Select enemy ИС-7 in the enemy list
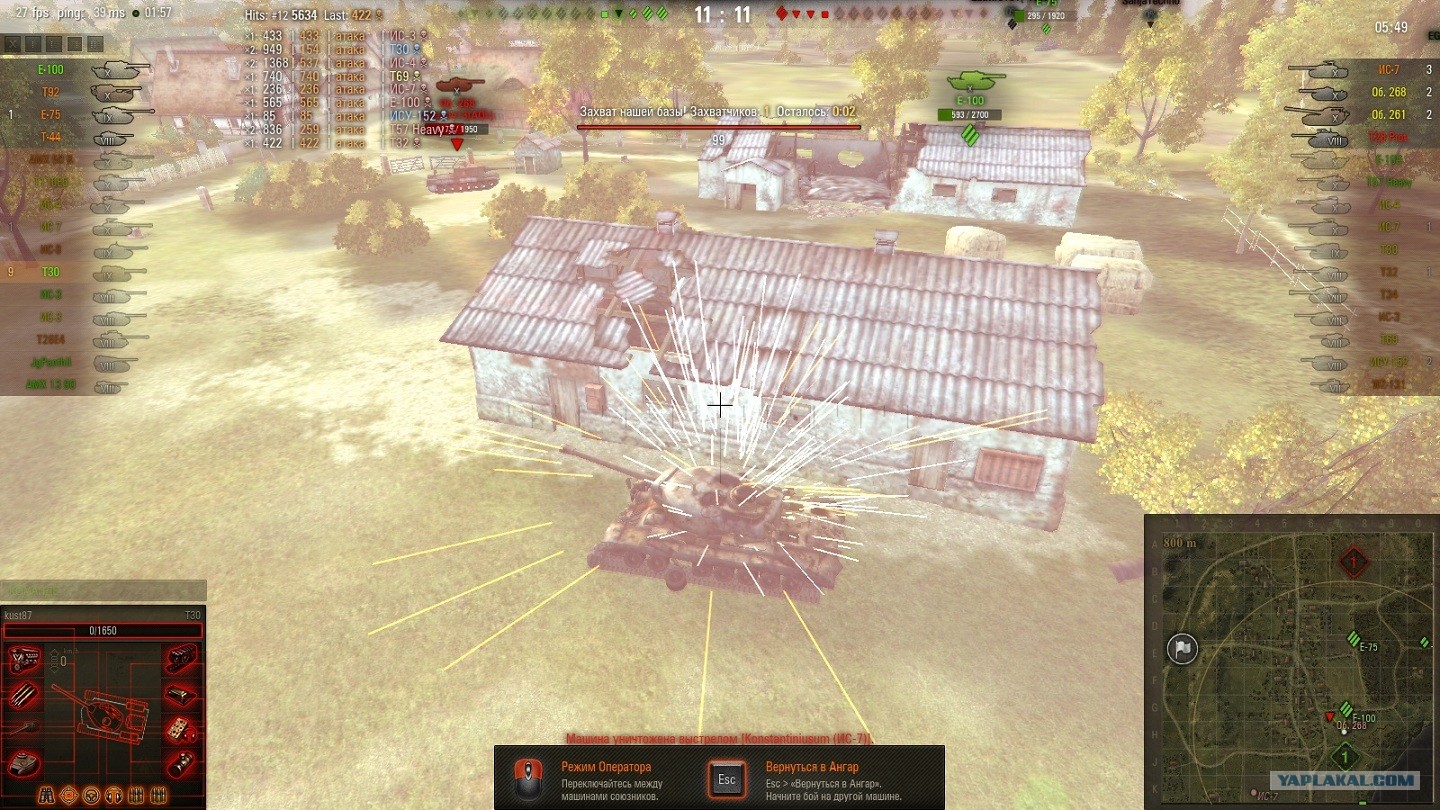 [x=1388, y=70]
